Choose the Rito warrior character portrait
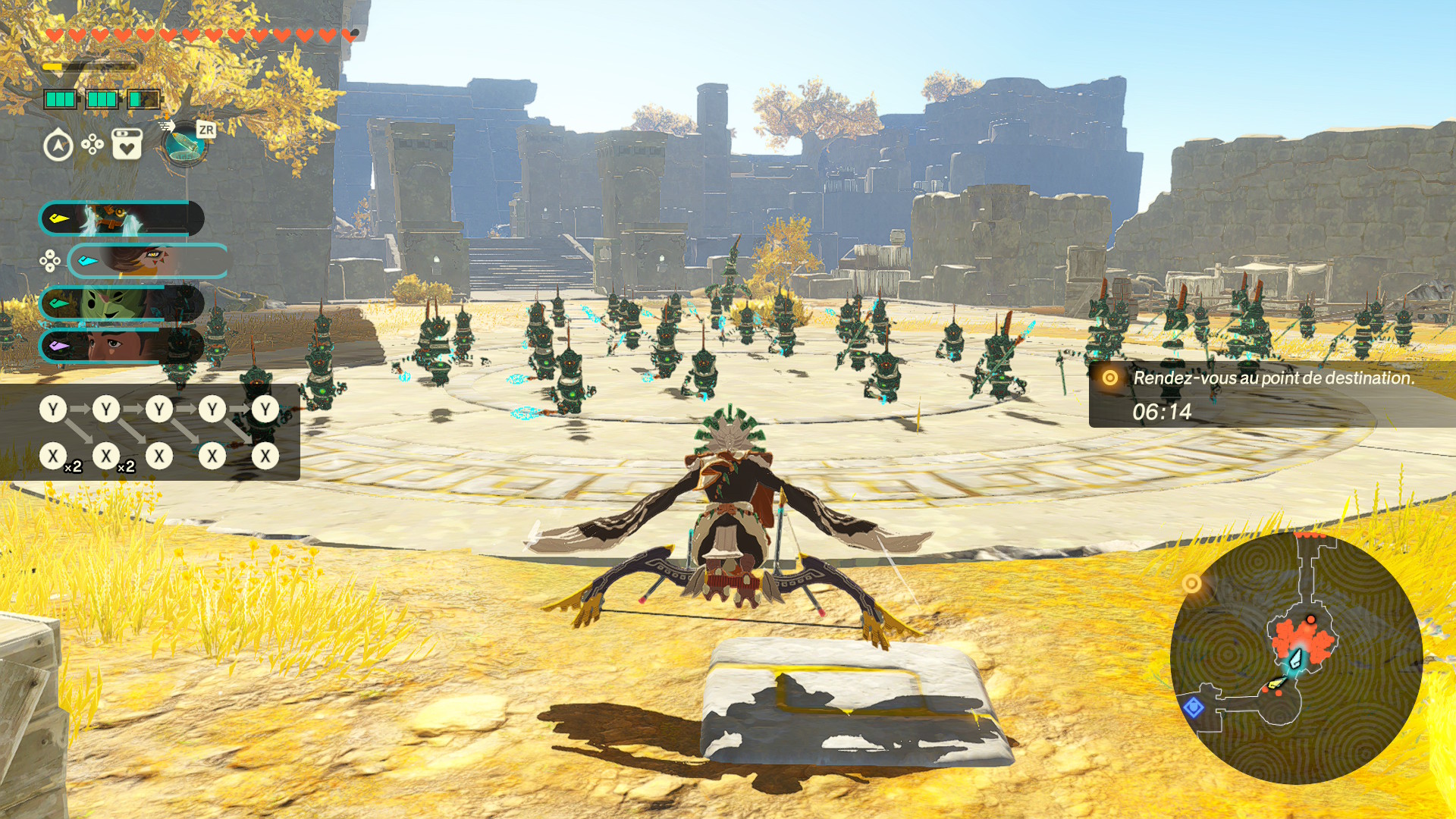 click(x=148, y=262)
